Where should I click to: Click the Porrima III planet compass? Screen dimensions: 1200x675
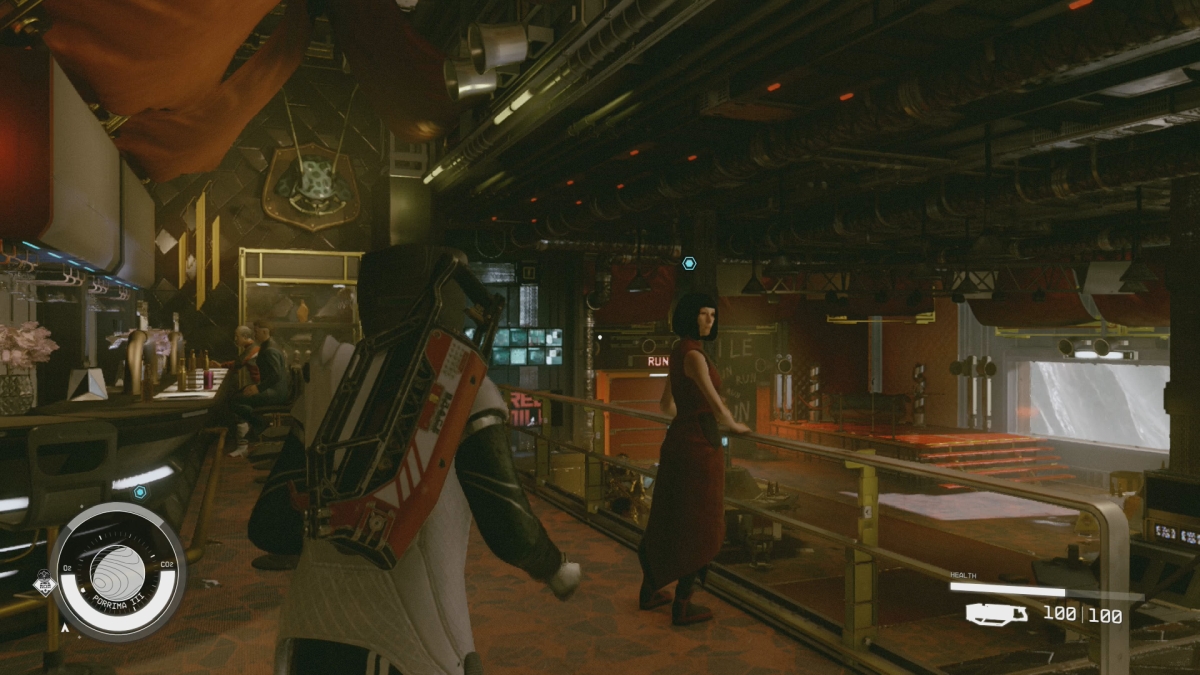coord(117,572)
